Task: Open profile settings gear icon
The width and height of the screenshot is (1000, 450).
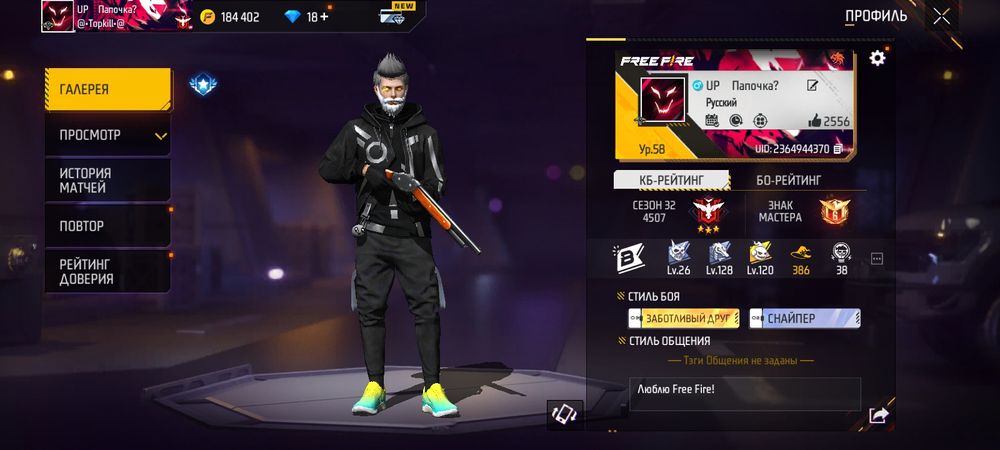Action: pos(877,58)
